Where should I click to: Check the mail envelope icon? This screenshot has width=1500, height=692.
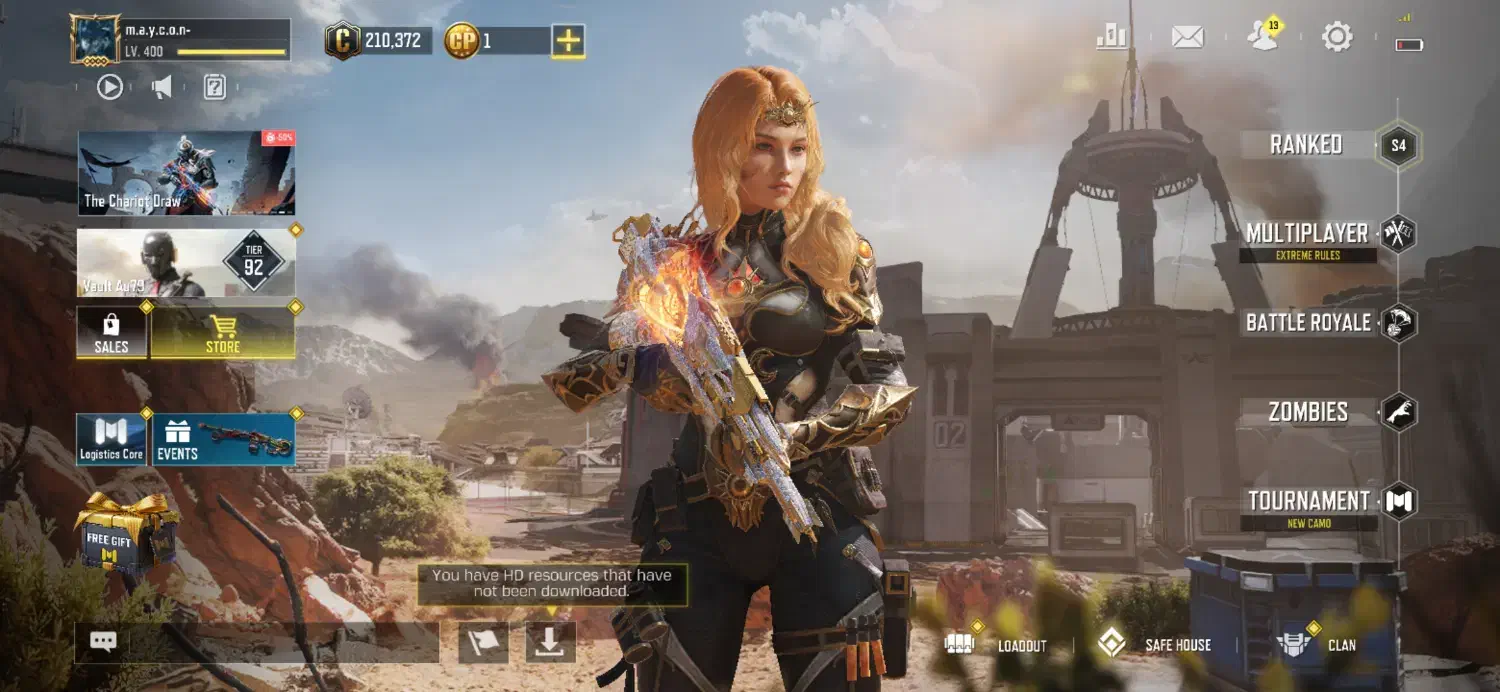click(1187, 37)
